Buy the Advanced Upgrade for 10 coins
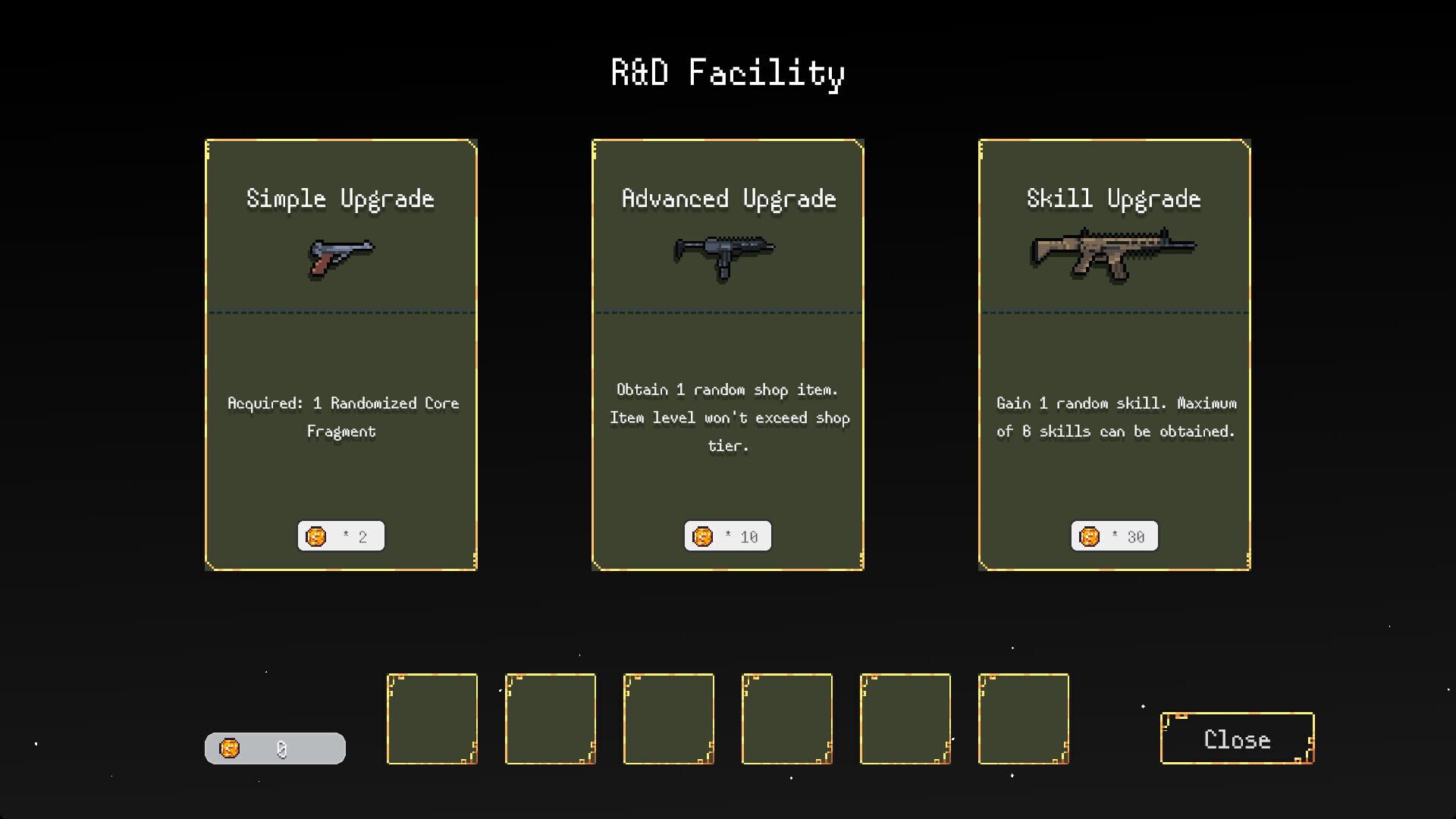The height and width of the screenshot is (819, 1456). point(727,535)
